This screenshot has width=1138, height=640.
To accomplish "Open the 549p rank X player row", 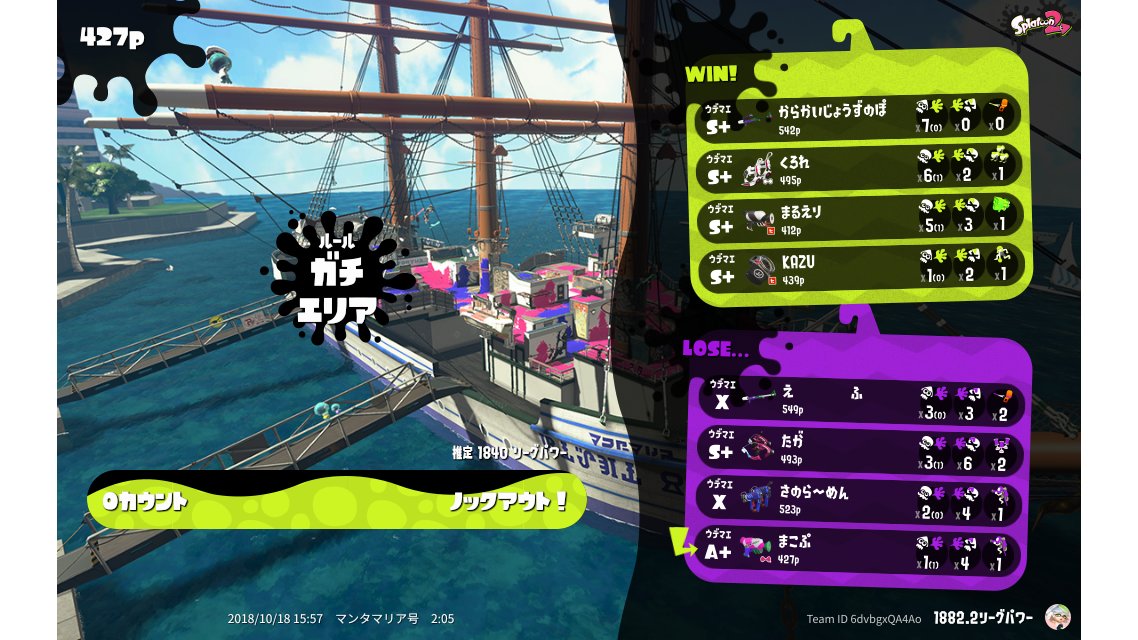I will pyautogui.click(x=860, y=402).
